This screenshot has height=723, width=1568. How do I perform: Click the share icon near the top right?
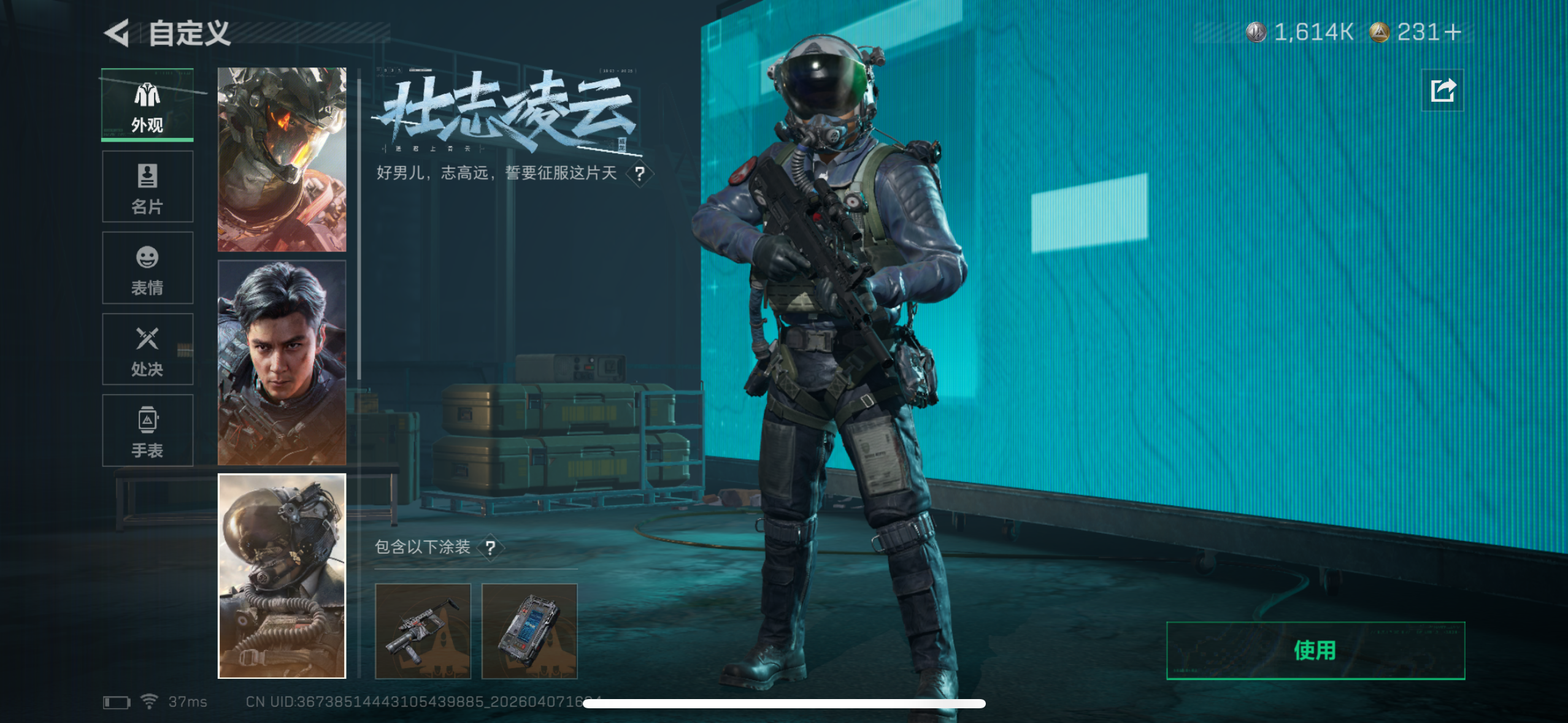(x=1442, y=90)
